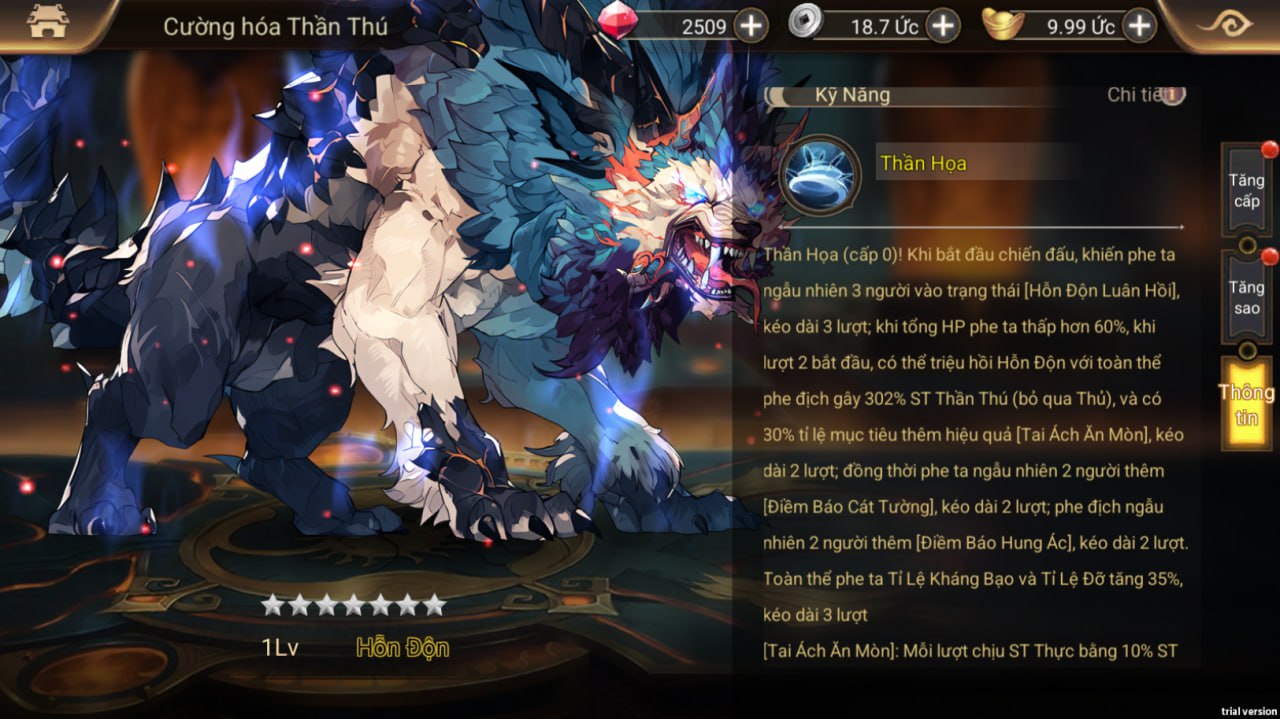Image resolution: width=1280 pixels, height=719 pixels.
Task: Open the Tăng sao tab
Action: (x=1246, y=298)
